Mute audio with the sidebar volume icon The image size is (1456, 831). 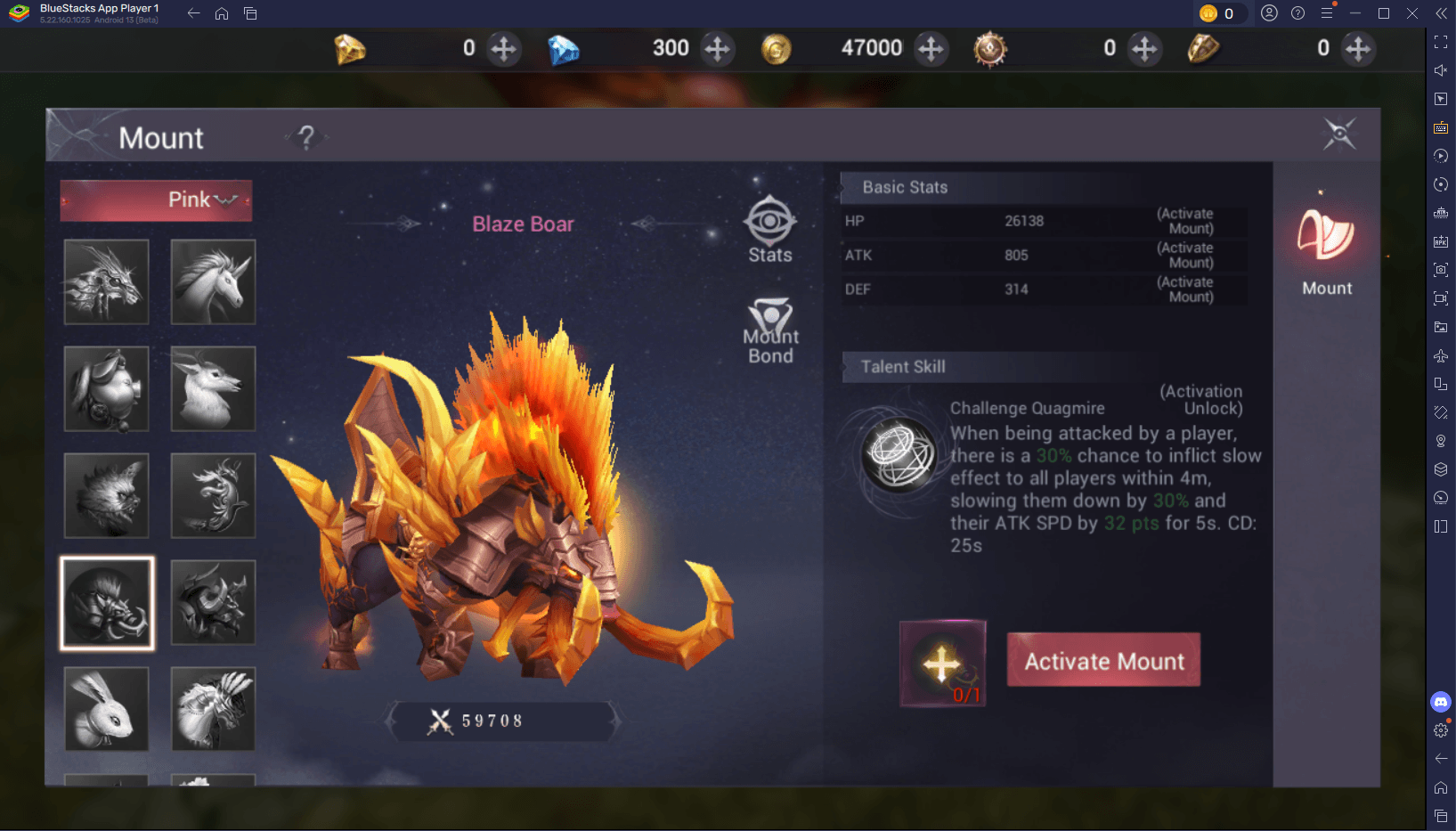pyautogui.click(x=1440, y=69)
